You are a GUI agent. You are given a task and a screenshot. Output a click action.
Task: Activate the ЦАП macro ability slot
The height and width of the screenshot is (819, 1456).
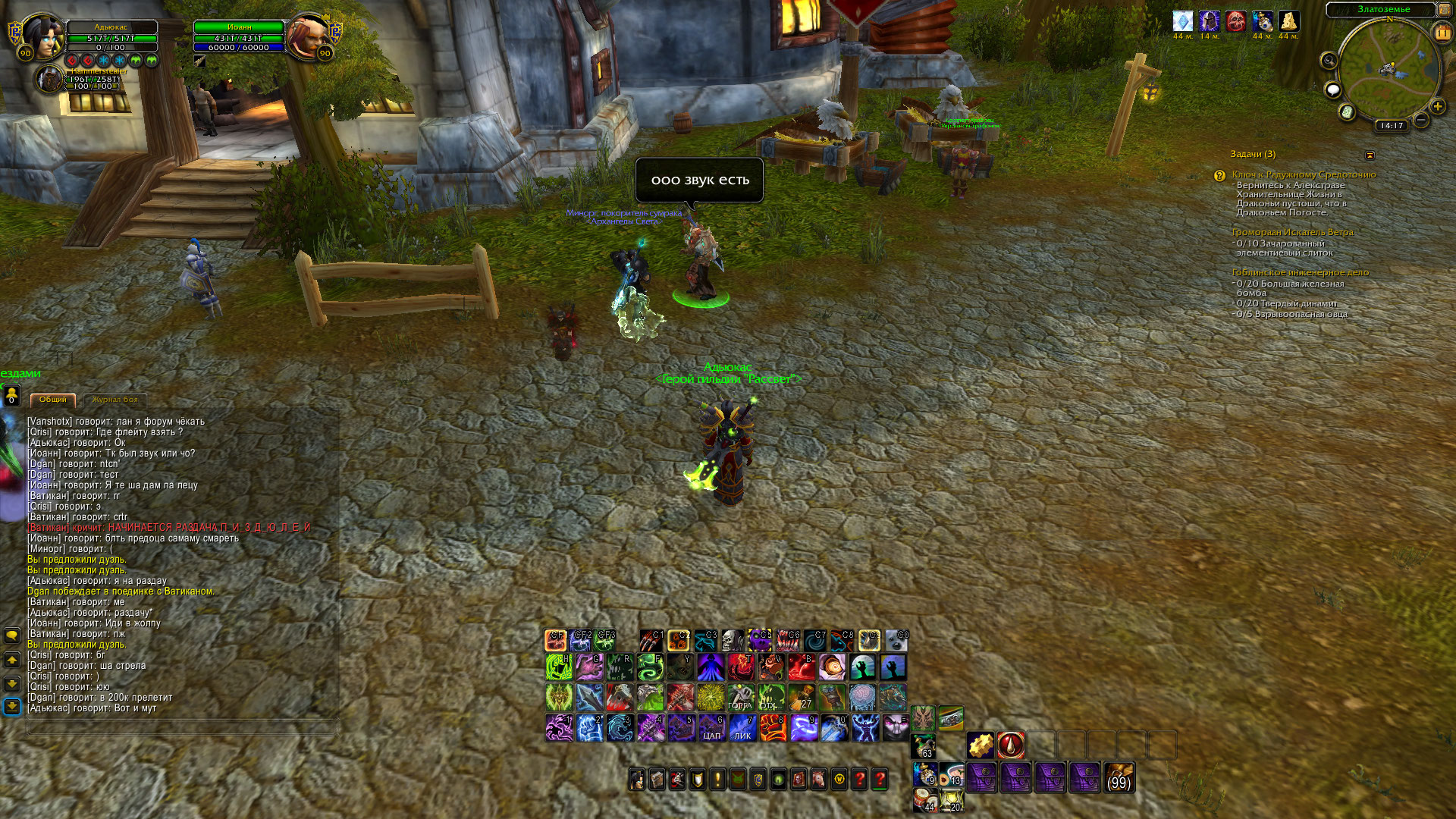click(711, 728)
